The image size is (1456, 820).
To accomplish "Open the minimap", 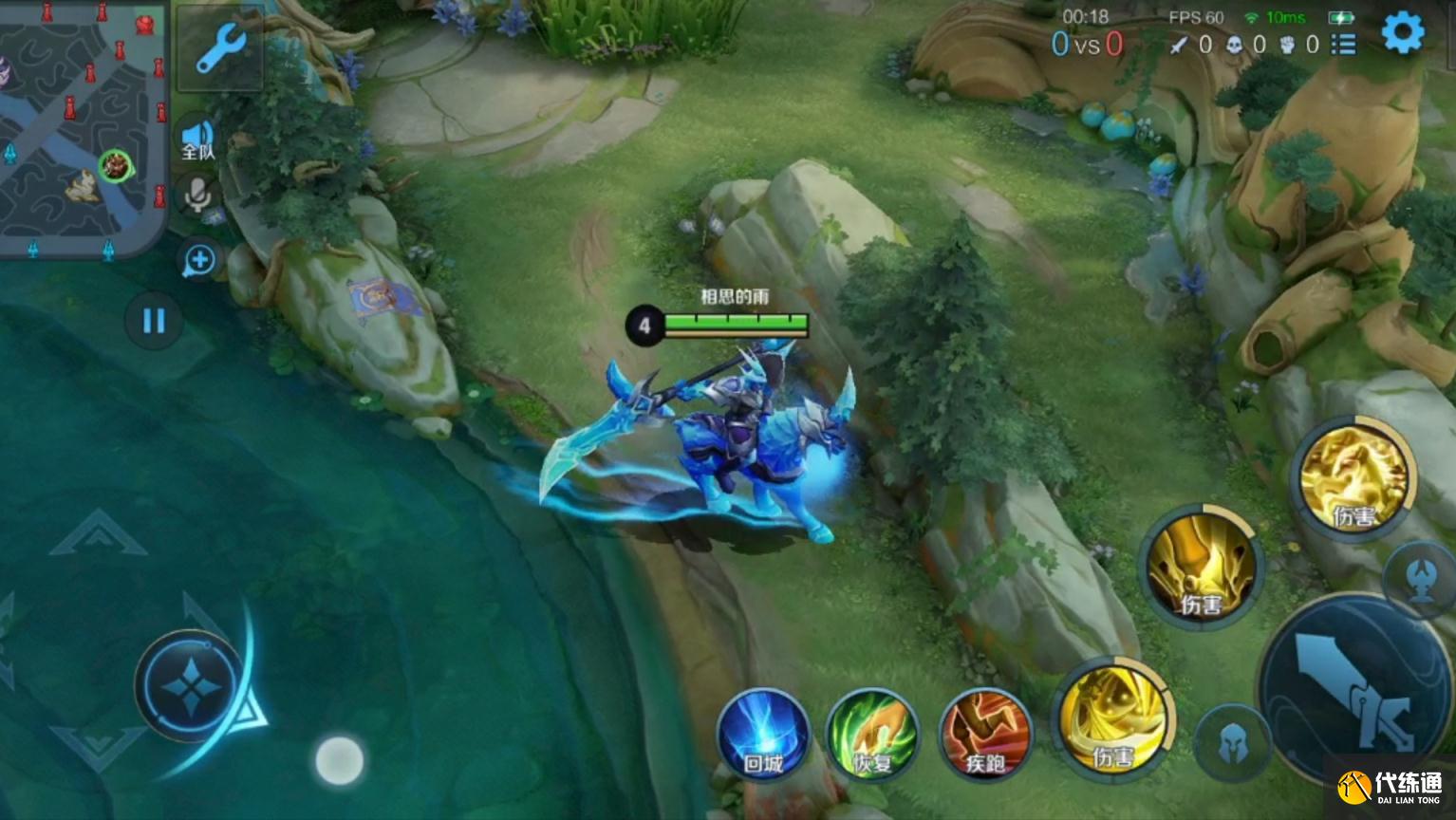I will 83,128.
